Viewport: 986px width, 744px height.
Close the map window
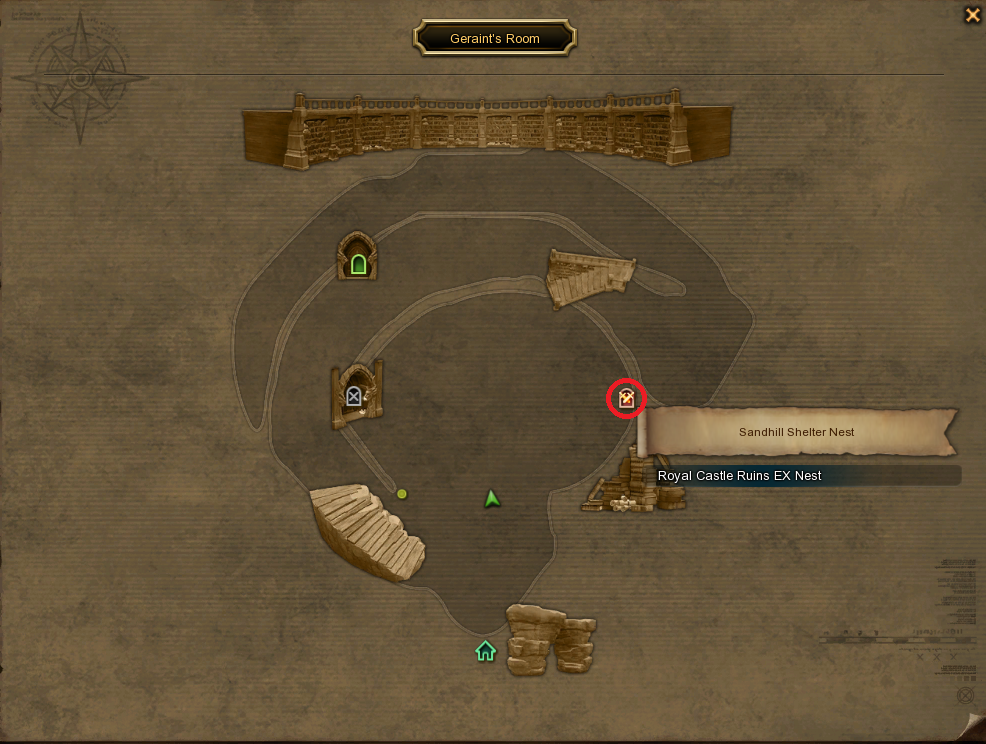[x=971, y=15]
